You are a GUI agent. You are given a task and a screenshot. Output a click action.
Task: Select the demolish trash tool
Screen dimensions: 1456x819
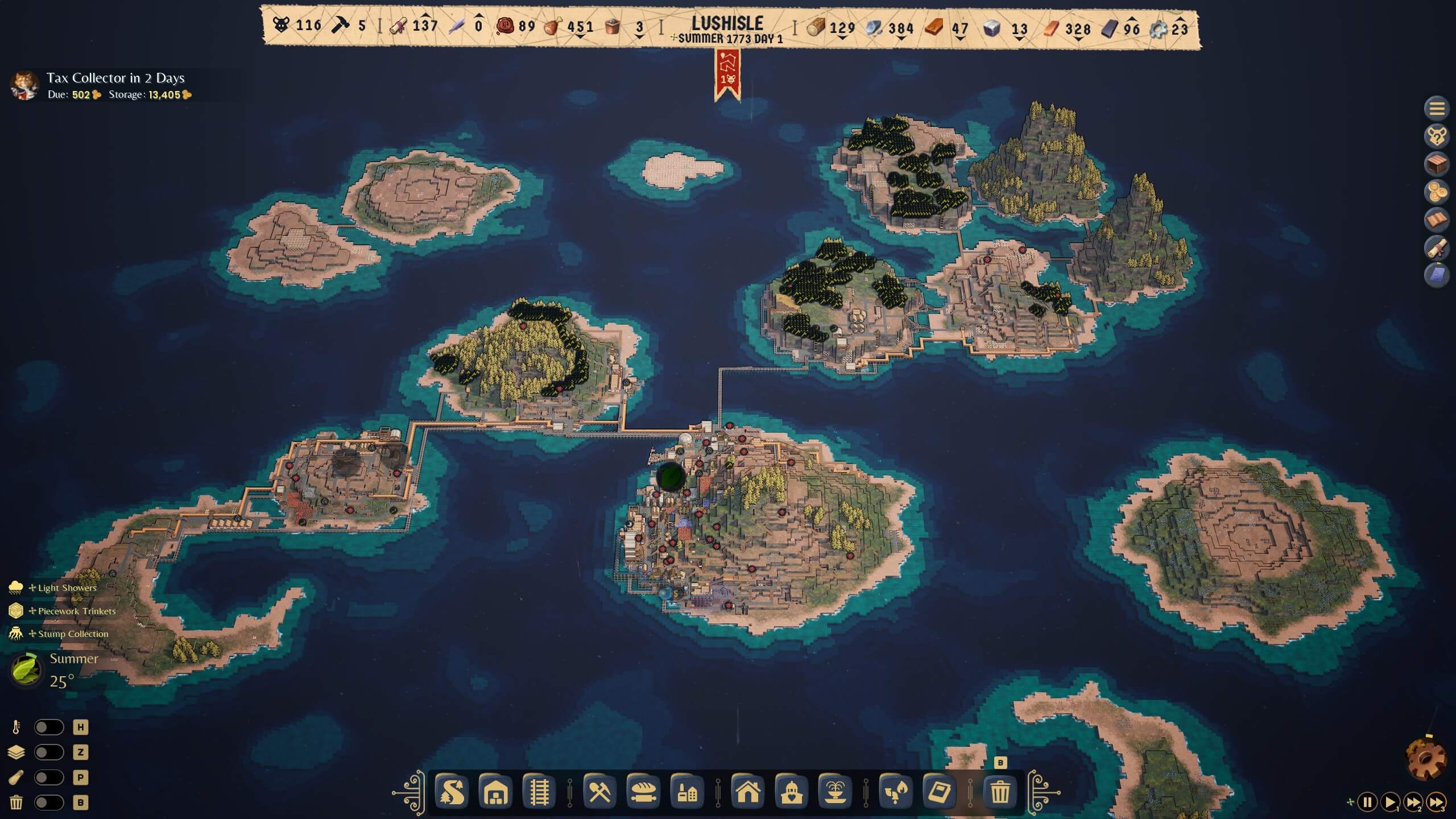1001,791
